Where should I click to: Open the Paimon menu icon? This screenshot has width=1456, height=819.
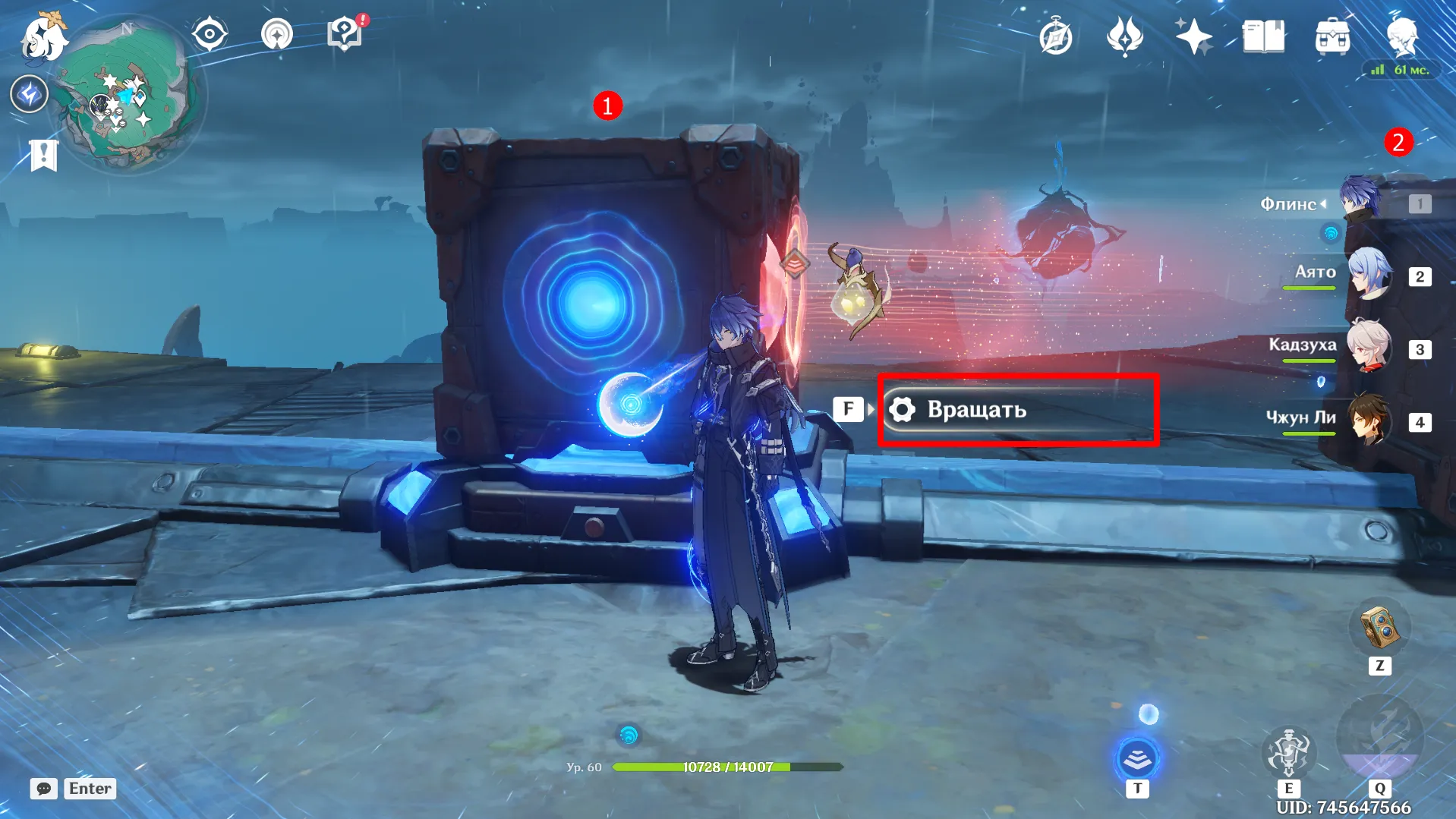[x=43, y=38]
